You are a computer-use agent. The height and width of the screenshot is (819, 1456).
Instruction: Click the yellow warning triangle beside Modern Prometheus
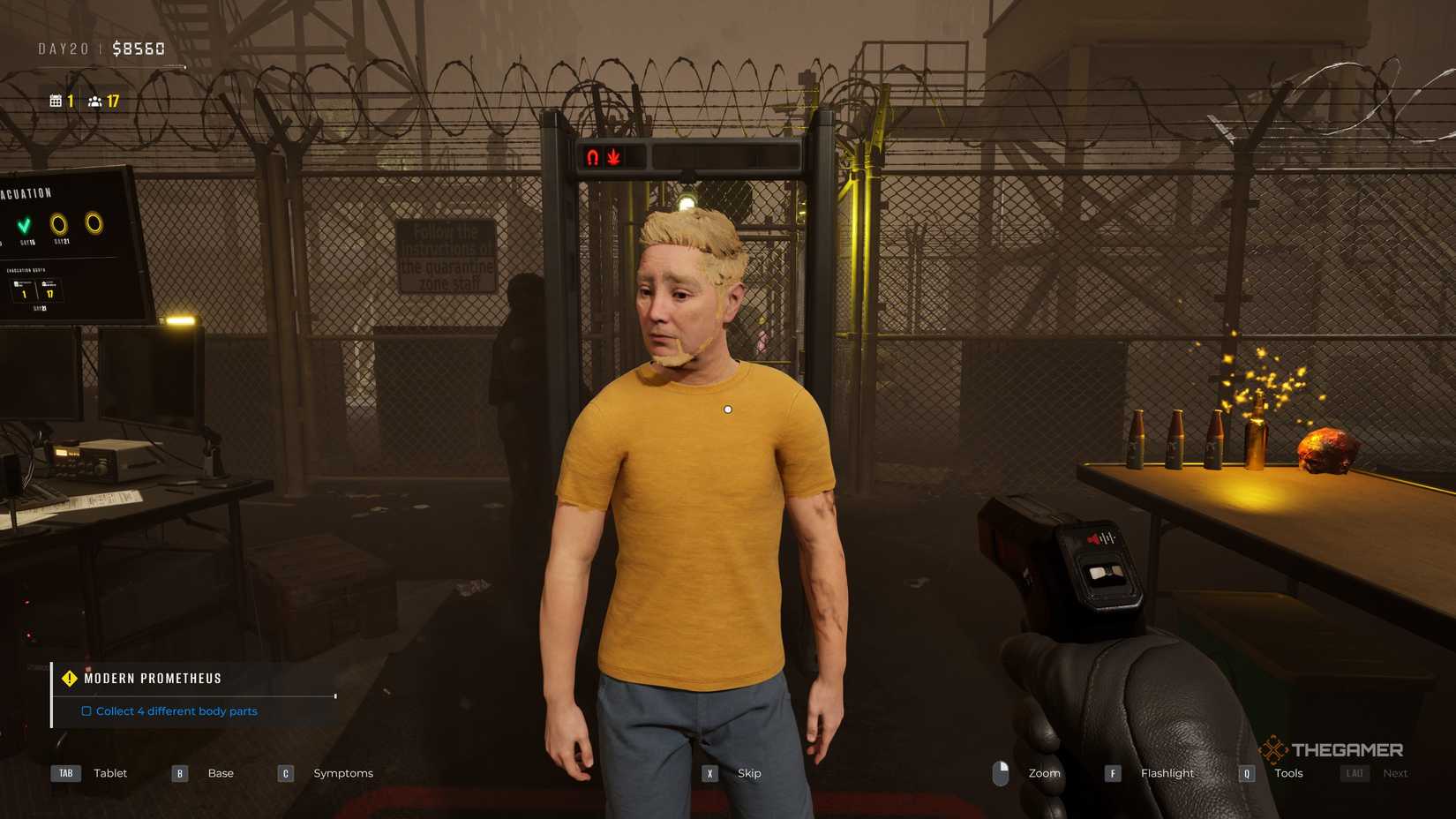[x=69, y=678]
